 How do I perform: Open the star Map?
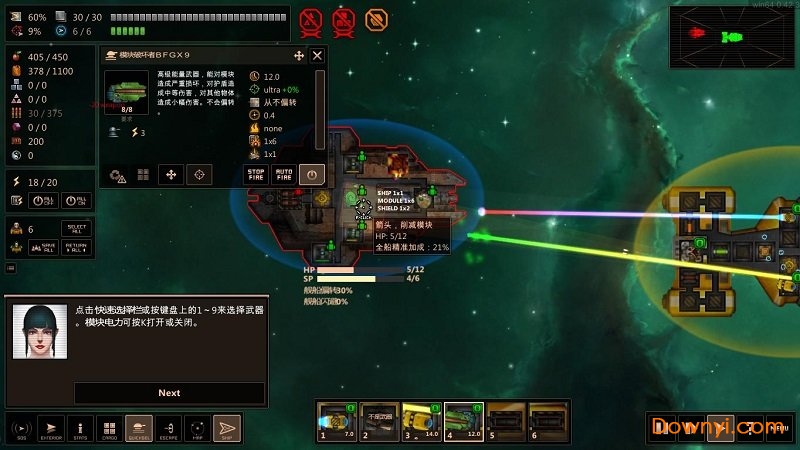(197, 428)
